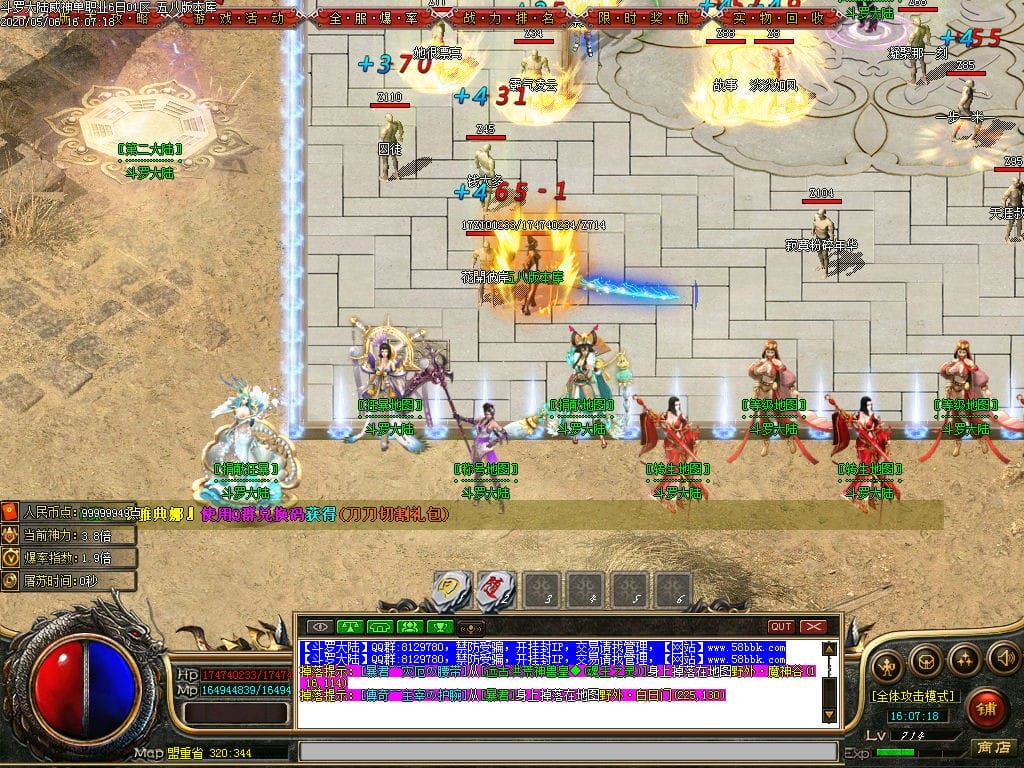1024x768 pixels.
Task: Use the red 随 rune stone slot
Action: (x=495, y=590)
